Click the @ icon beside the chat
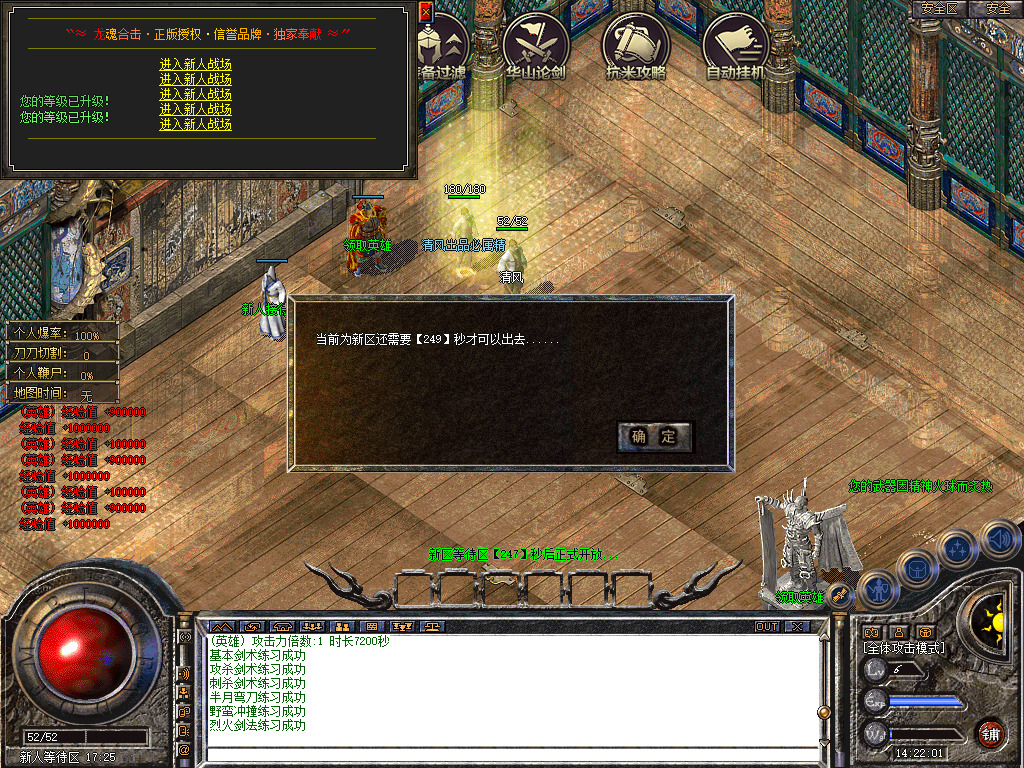The height and width of the screenshot is (768, 1024). coord(184,749)
